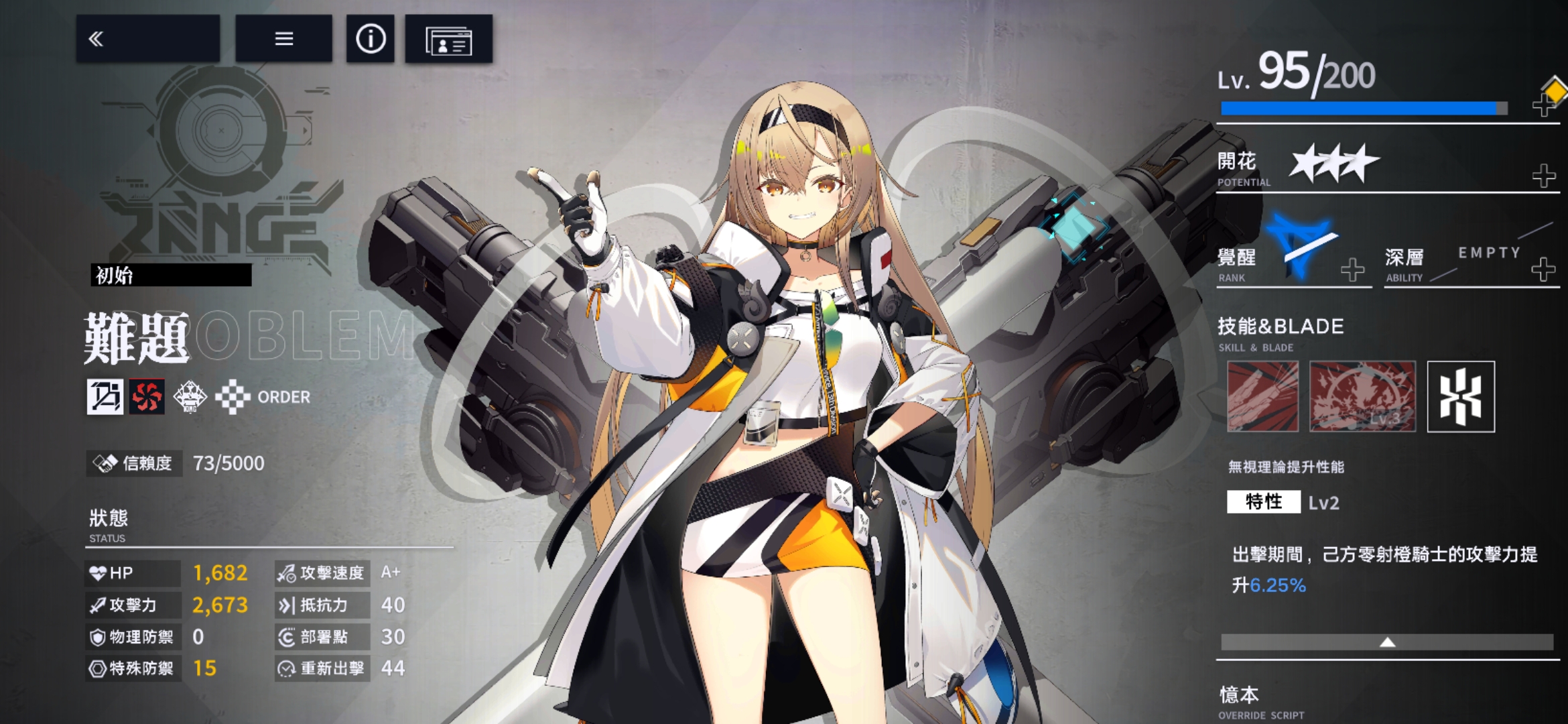Raise awakening Rank with the plus button
1568x724 pixels.
click(1352, 269)
